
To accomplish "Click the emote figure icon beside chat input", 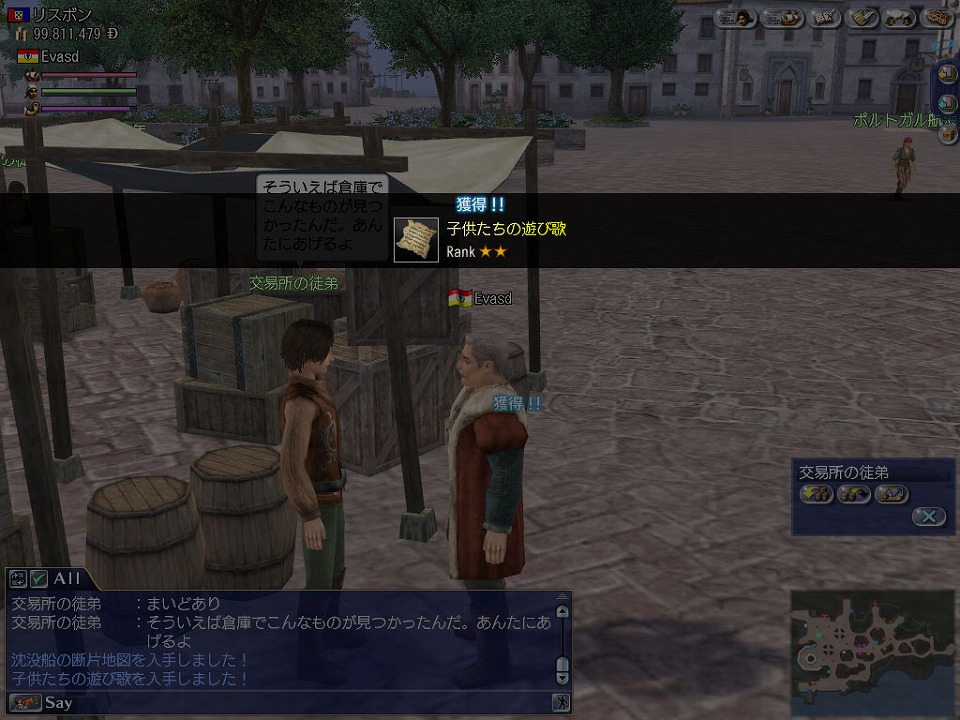I will (x=561, y=703).
